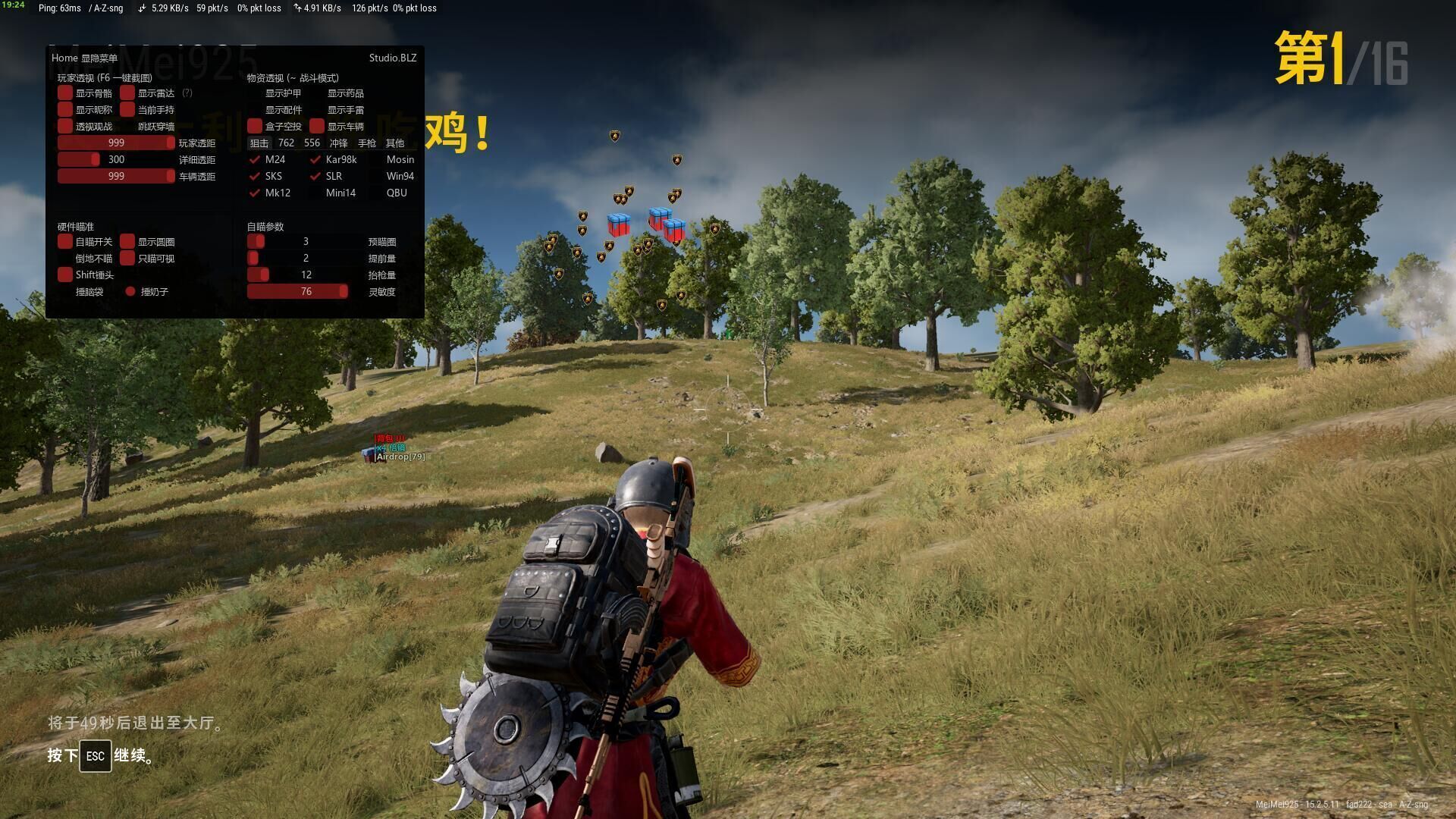Switch to the 762 weapon tab
This screenshot has height=819, width=1456.
[286, 143]
